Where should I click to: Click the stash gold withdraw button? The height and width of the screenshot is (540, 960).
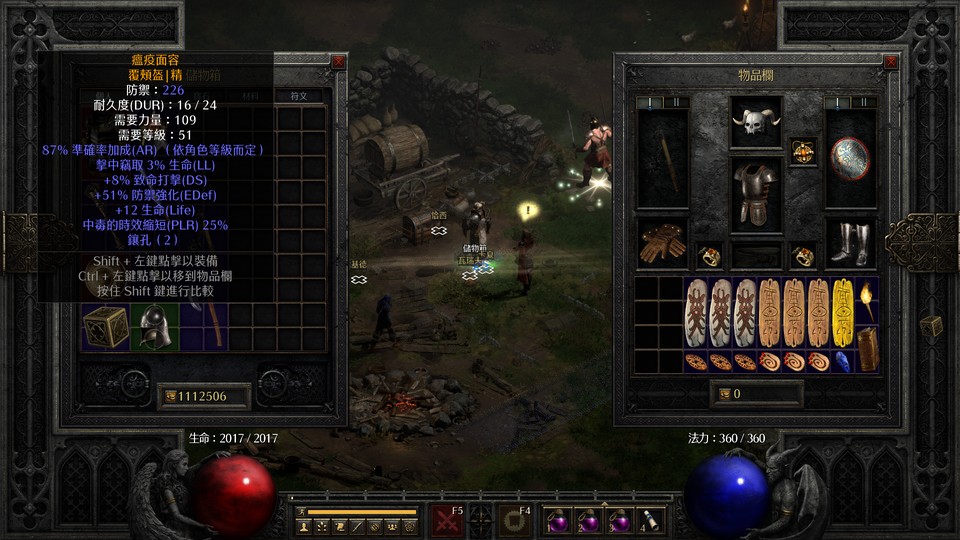[171, 396]
